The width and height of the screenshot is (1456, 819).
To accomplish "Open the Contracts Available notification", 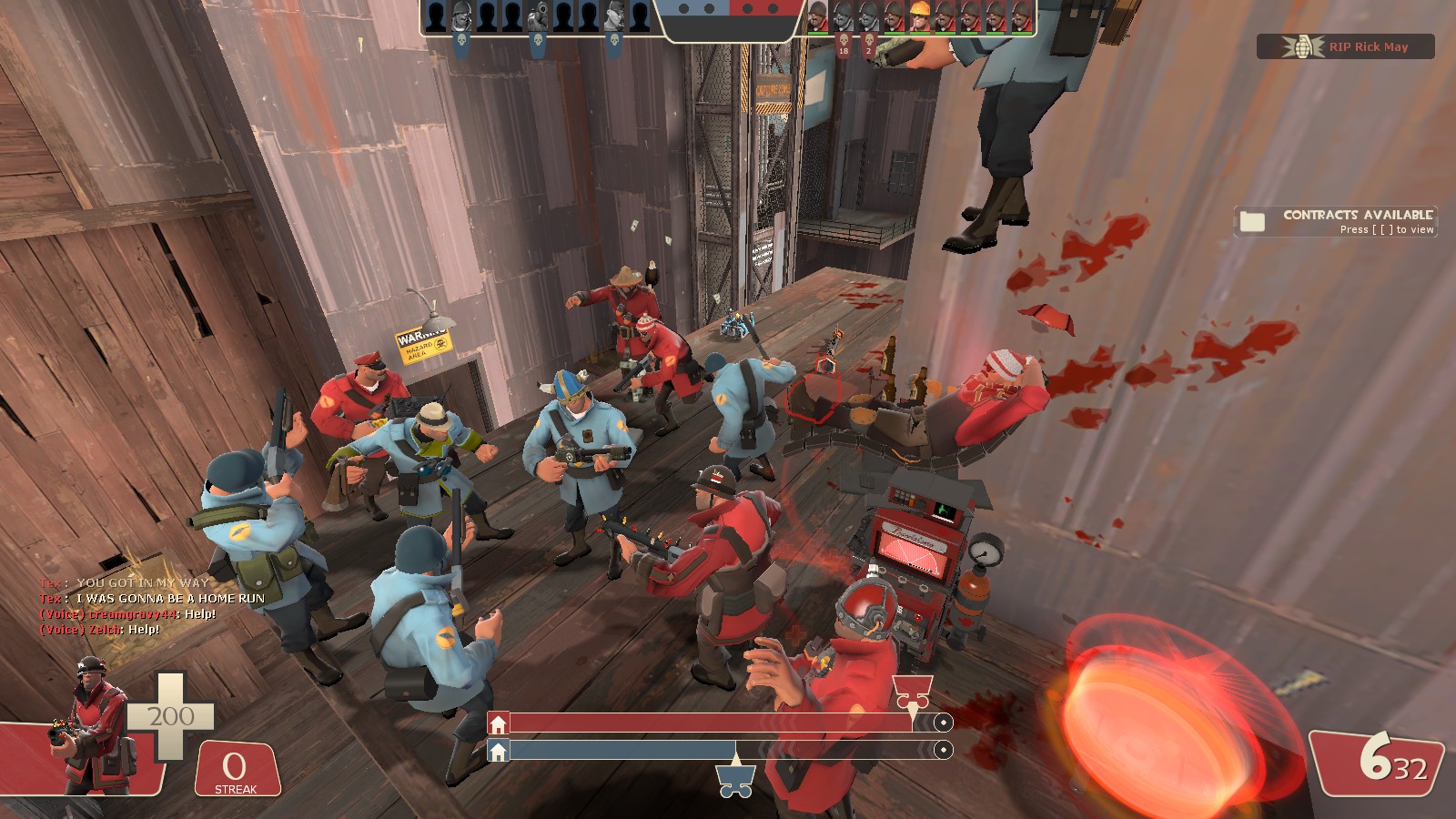I will [x=1335, y=221].
